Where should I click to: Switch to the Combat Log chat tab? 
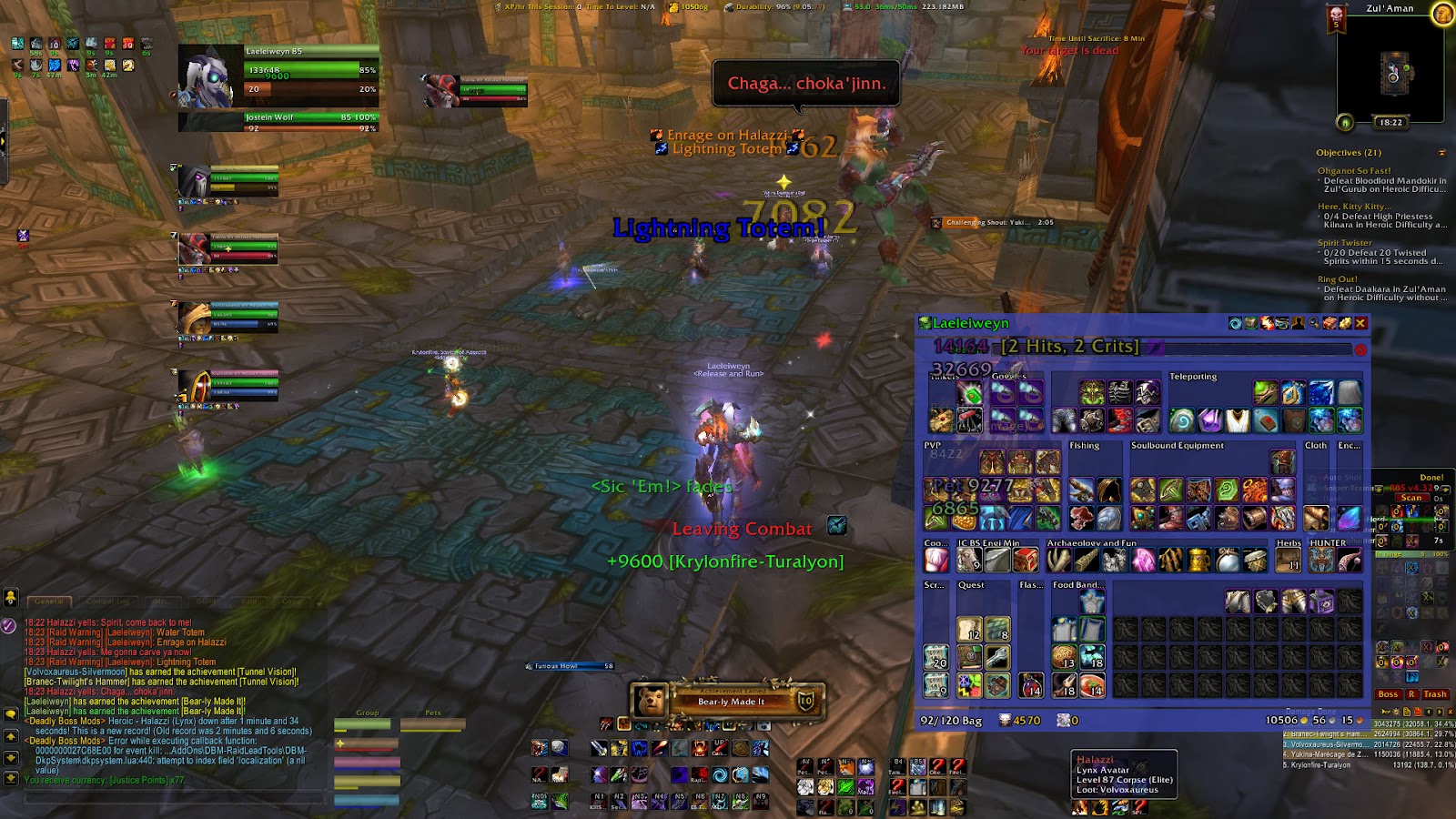tap(107, 600)
